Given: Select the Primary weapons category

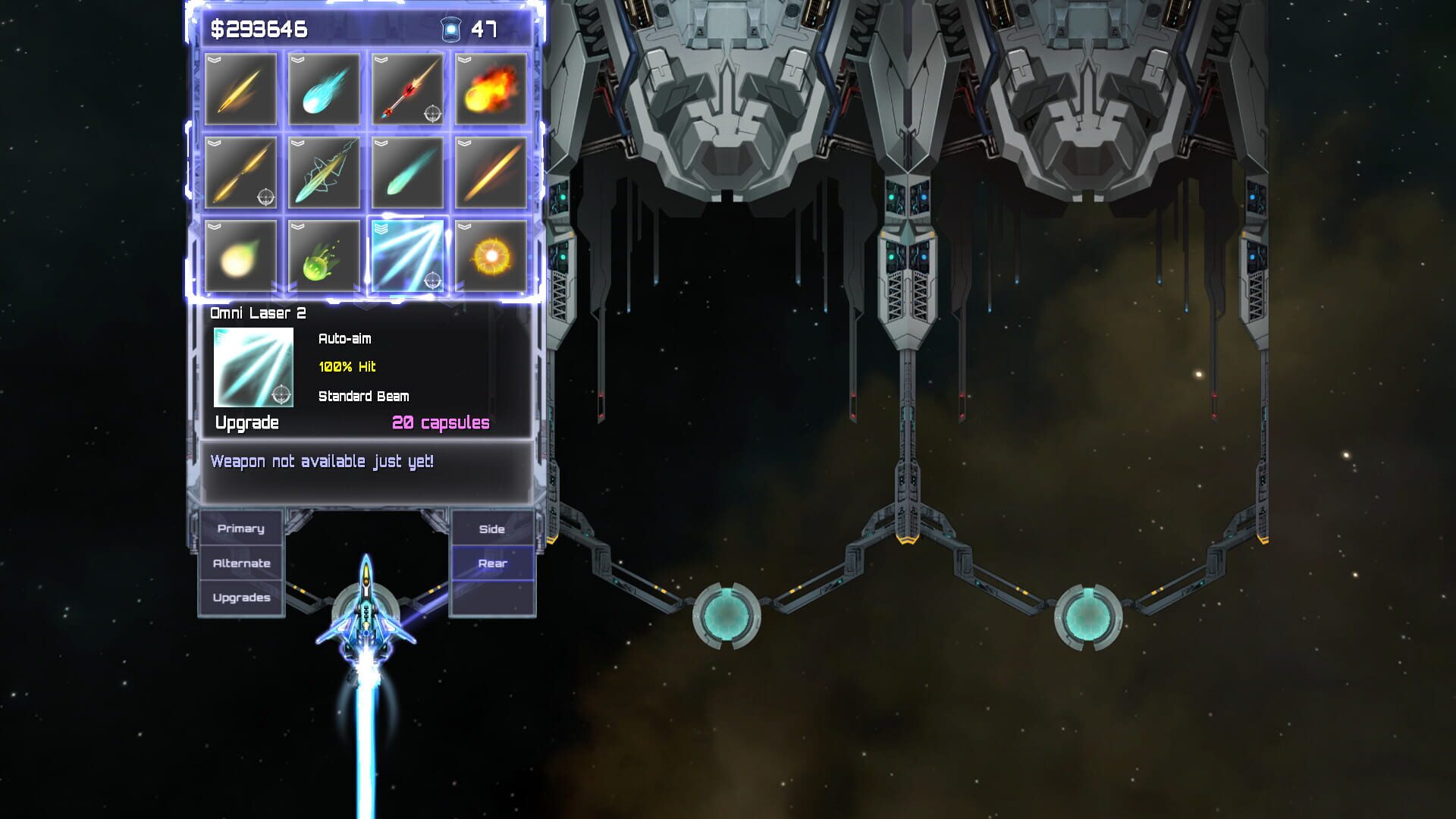Looking at the screenshot, I should coord(241,528).
